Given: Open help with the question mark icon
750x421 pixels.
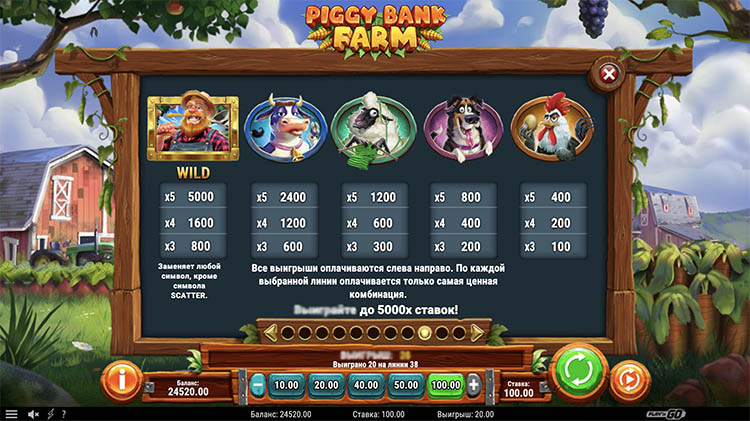Looking at the screenshot, I should 63,413.
